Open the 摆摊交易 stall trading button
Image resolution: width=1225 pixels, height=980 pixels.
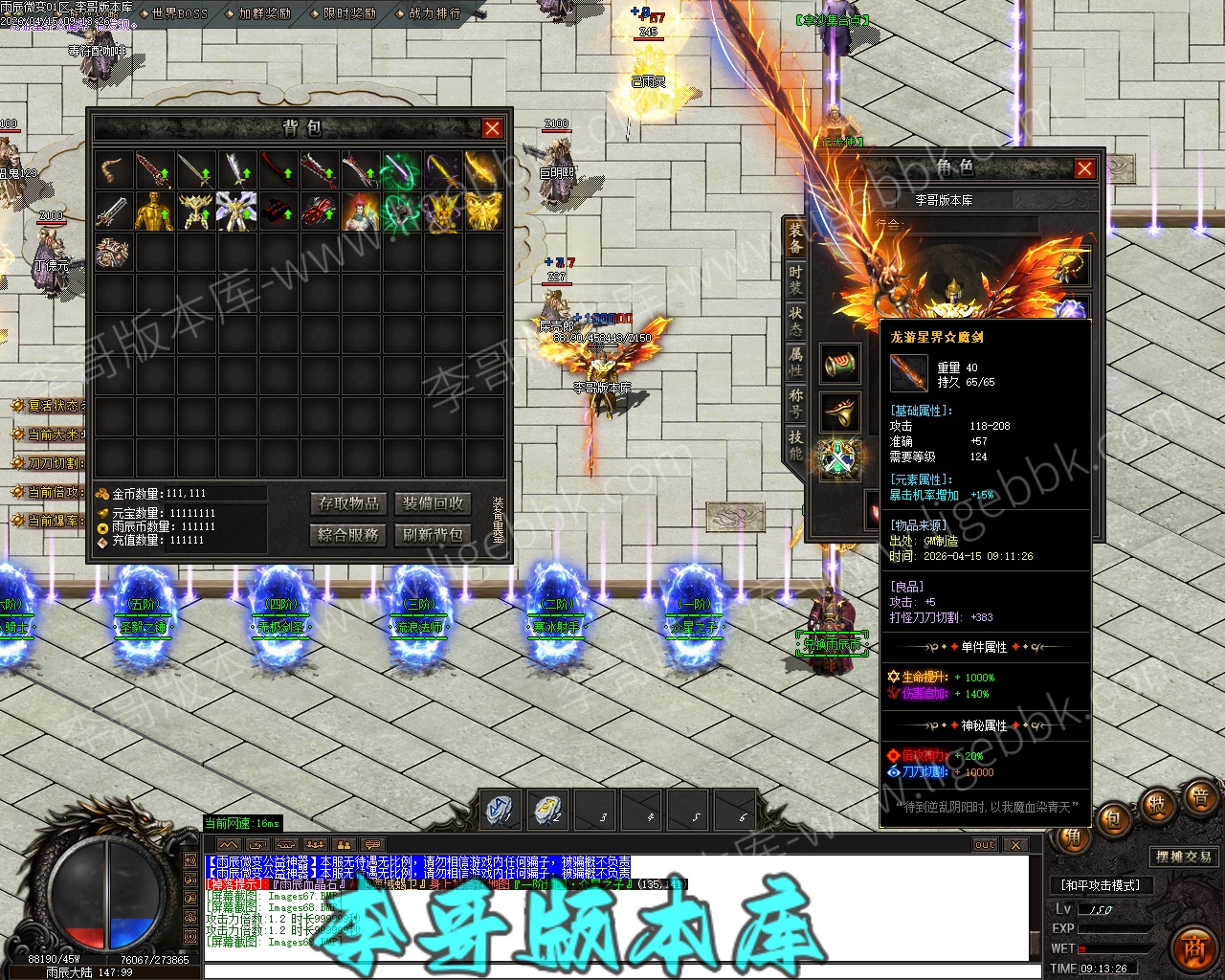click(x=1183, y=857)
